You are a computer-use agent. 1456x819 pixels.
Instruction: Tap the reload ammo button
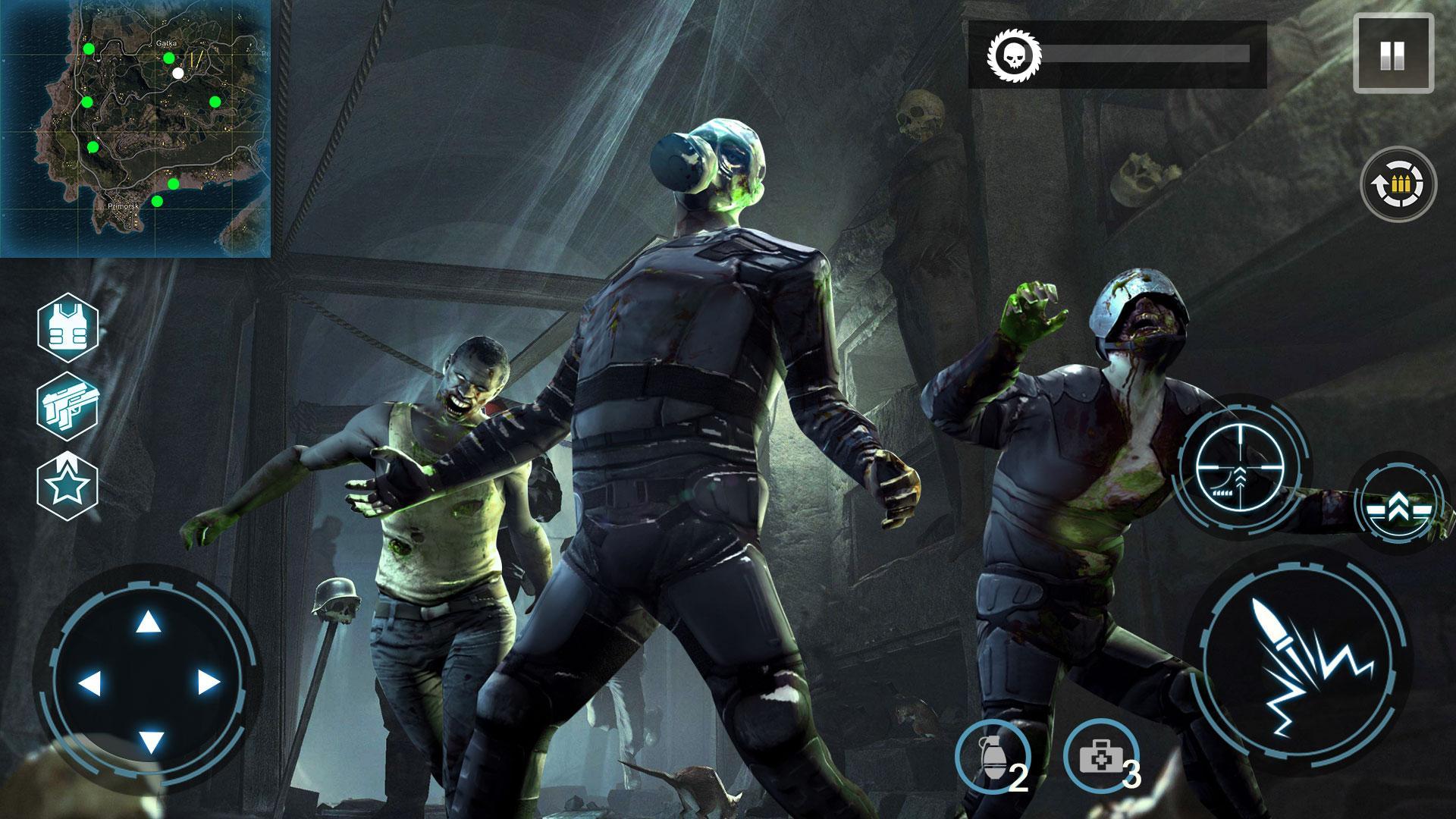[x=1398, y=184]
